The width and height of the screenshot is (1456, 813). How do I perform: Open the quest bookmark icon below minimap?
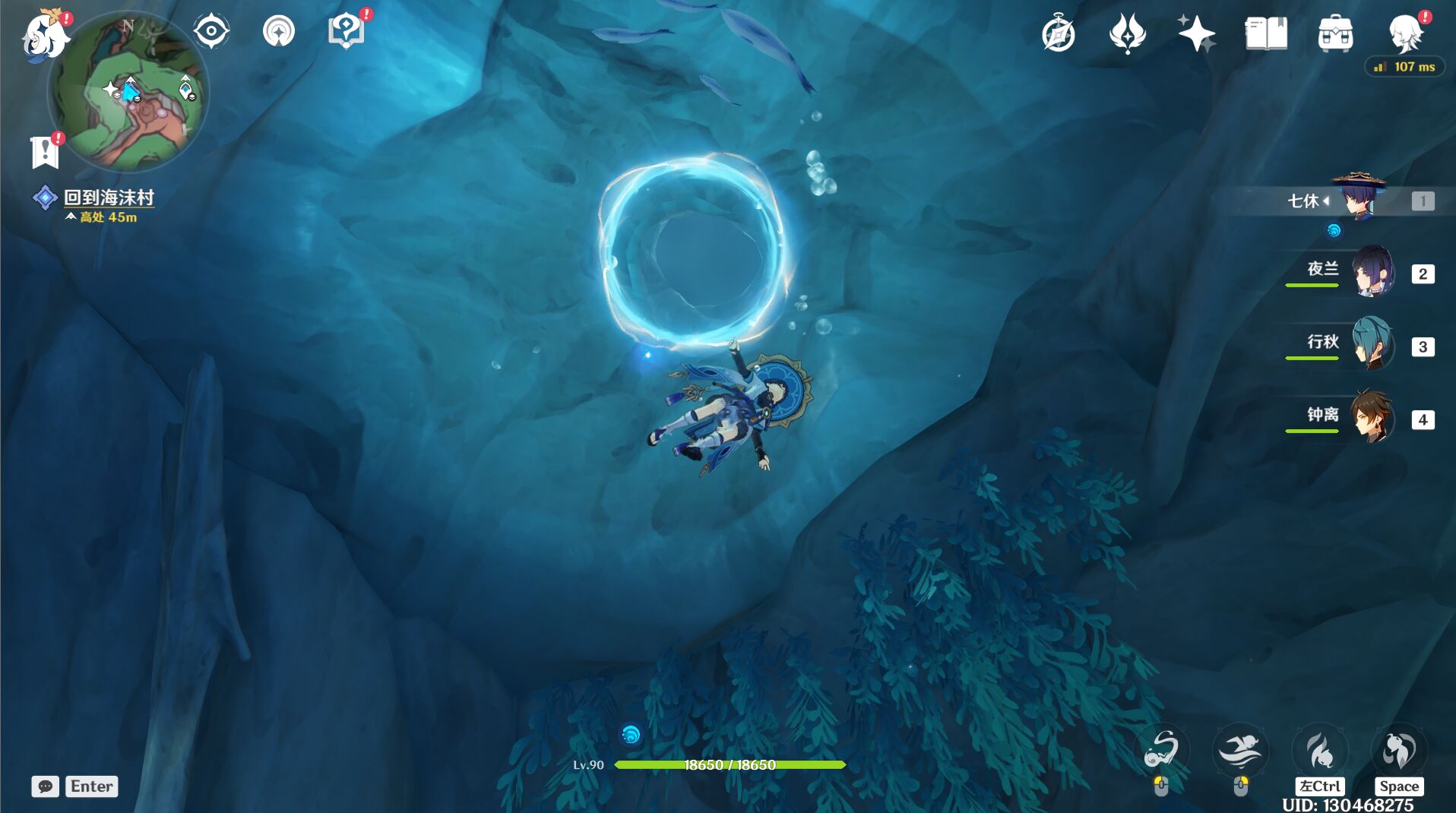45,153
